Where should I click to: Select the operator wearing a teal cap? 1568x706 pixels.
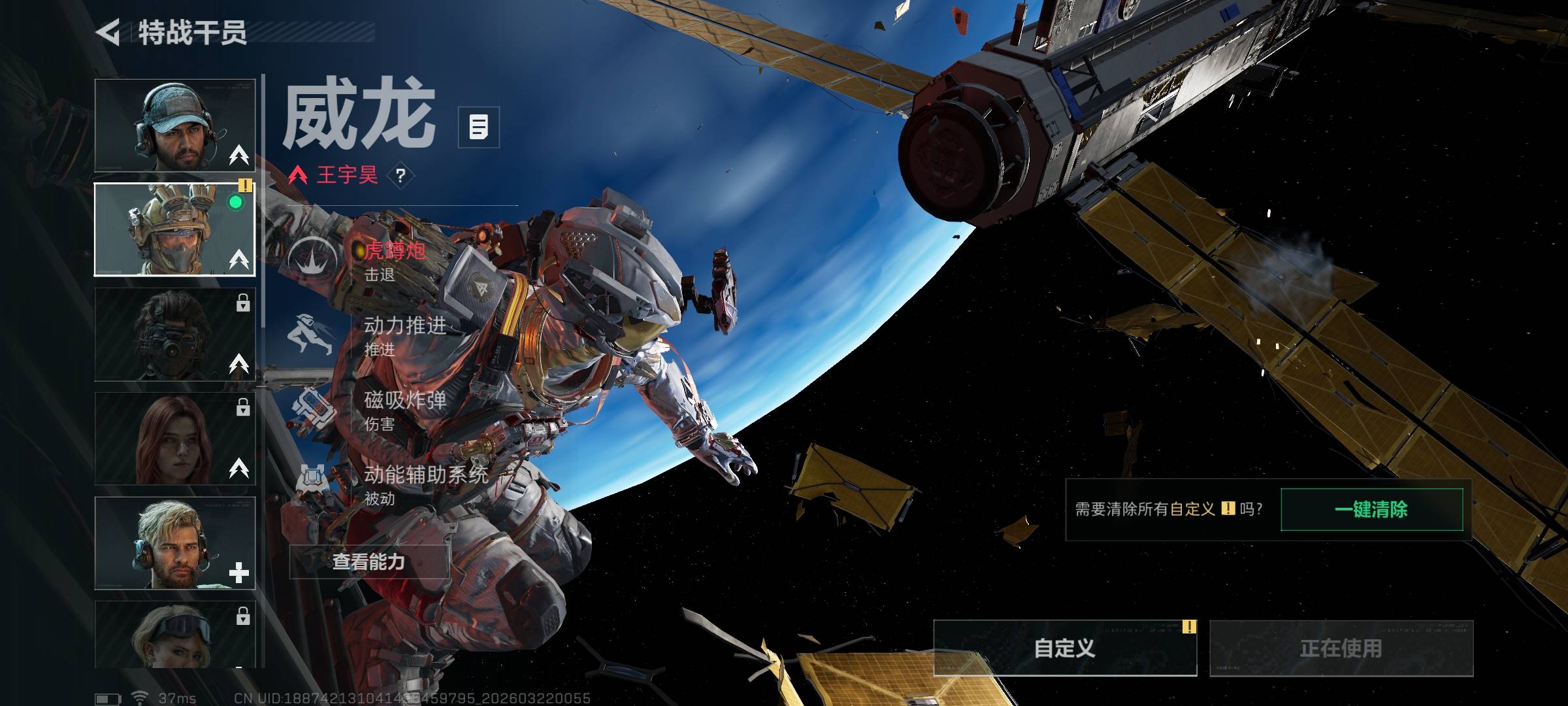174,126
